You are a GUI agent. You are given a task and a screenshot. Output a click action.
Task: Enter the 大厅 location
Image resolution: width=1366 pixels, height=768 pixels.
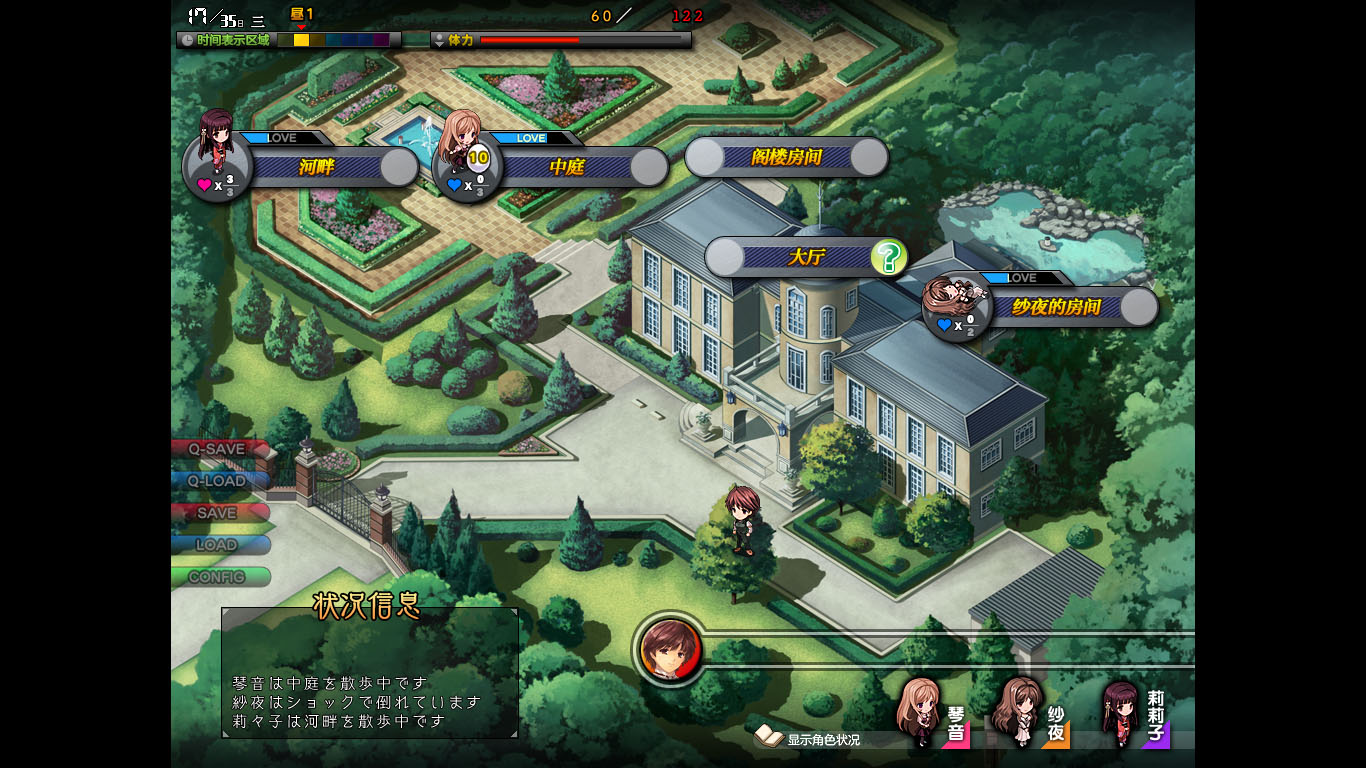click(x=805, y=257)
